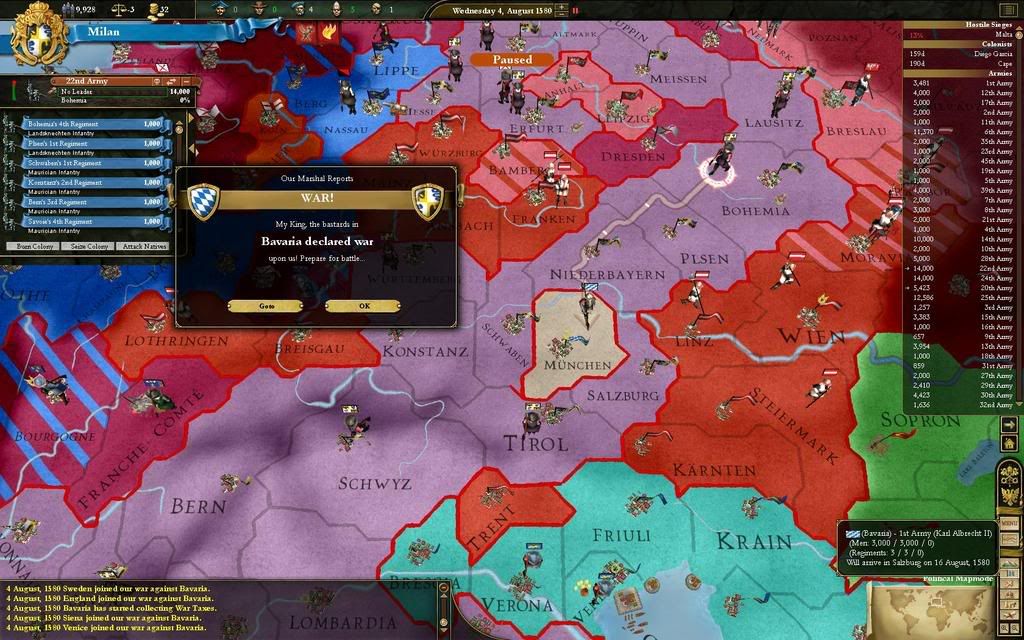Click the Seize Colony button
Image resolution: width=1024 pixels, height=640 pixels.
coord(90,246)
